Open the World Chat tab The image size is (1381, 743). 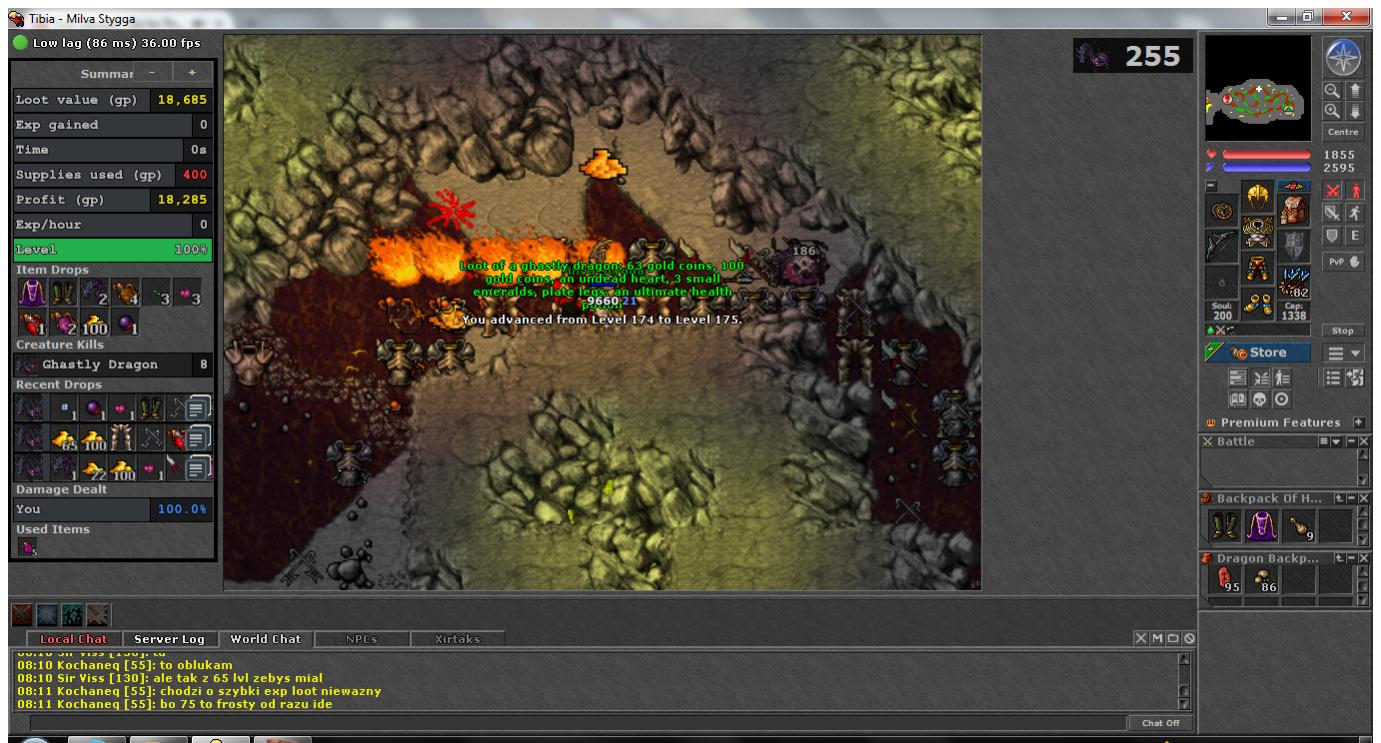coord(265,639)
